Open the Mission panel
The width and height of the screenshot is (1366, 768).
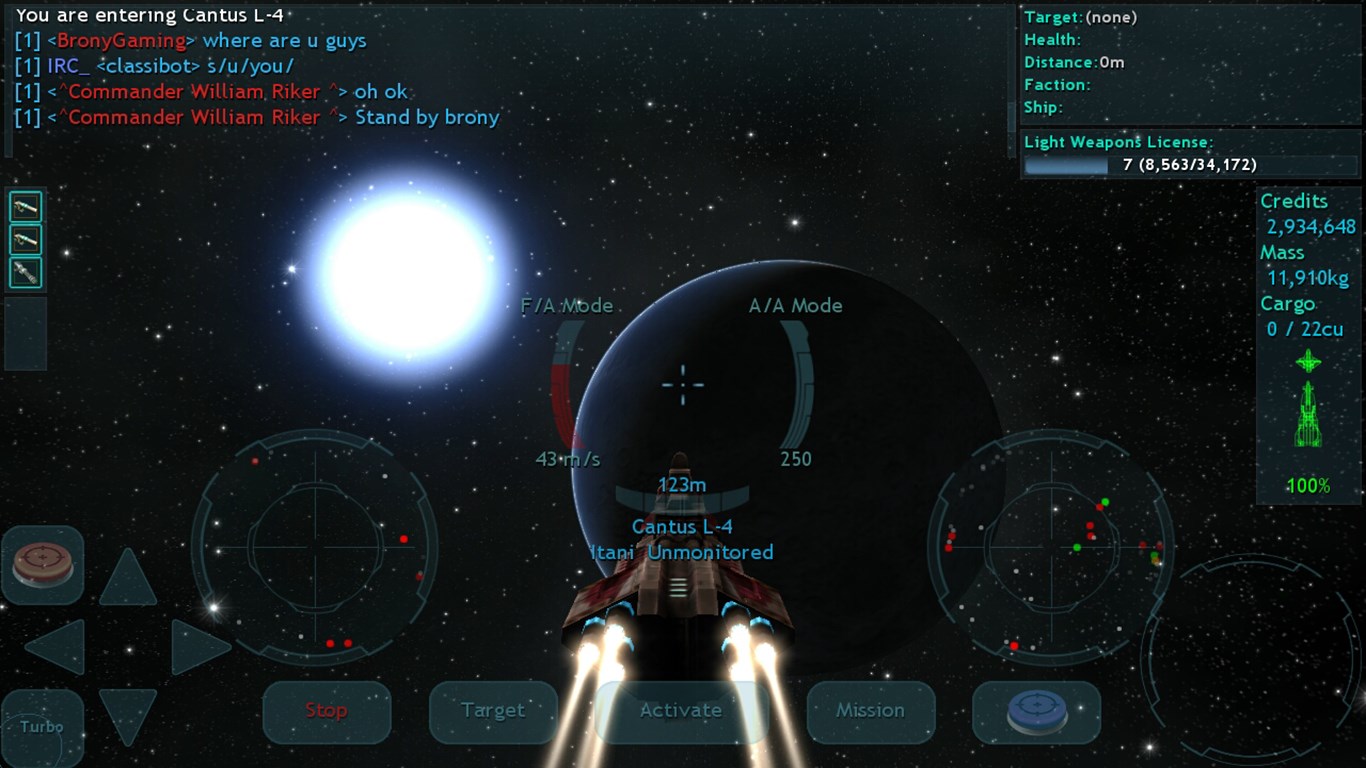(870, 711)
